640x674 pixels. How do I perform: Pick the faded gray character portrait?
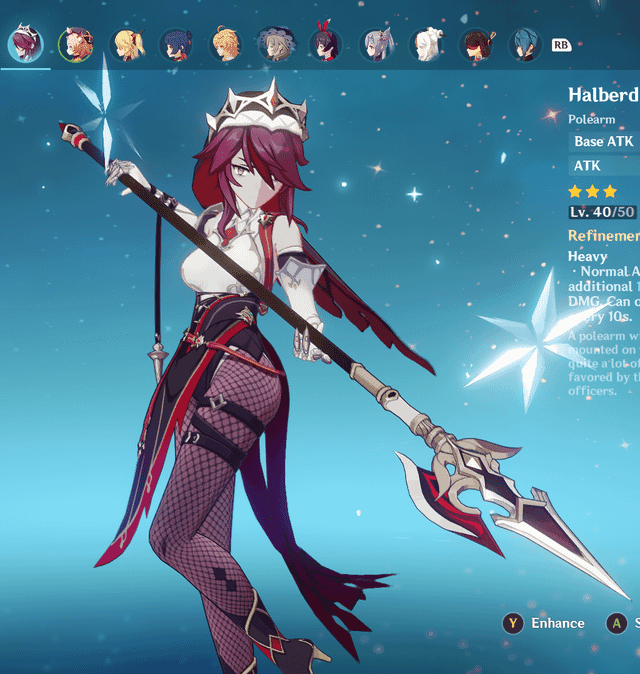[275, 44]
